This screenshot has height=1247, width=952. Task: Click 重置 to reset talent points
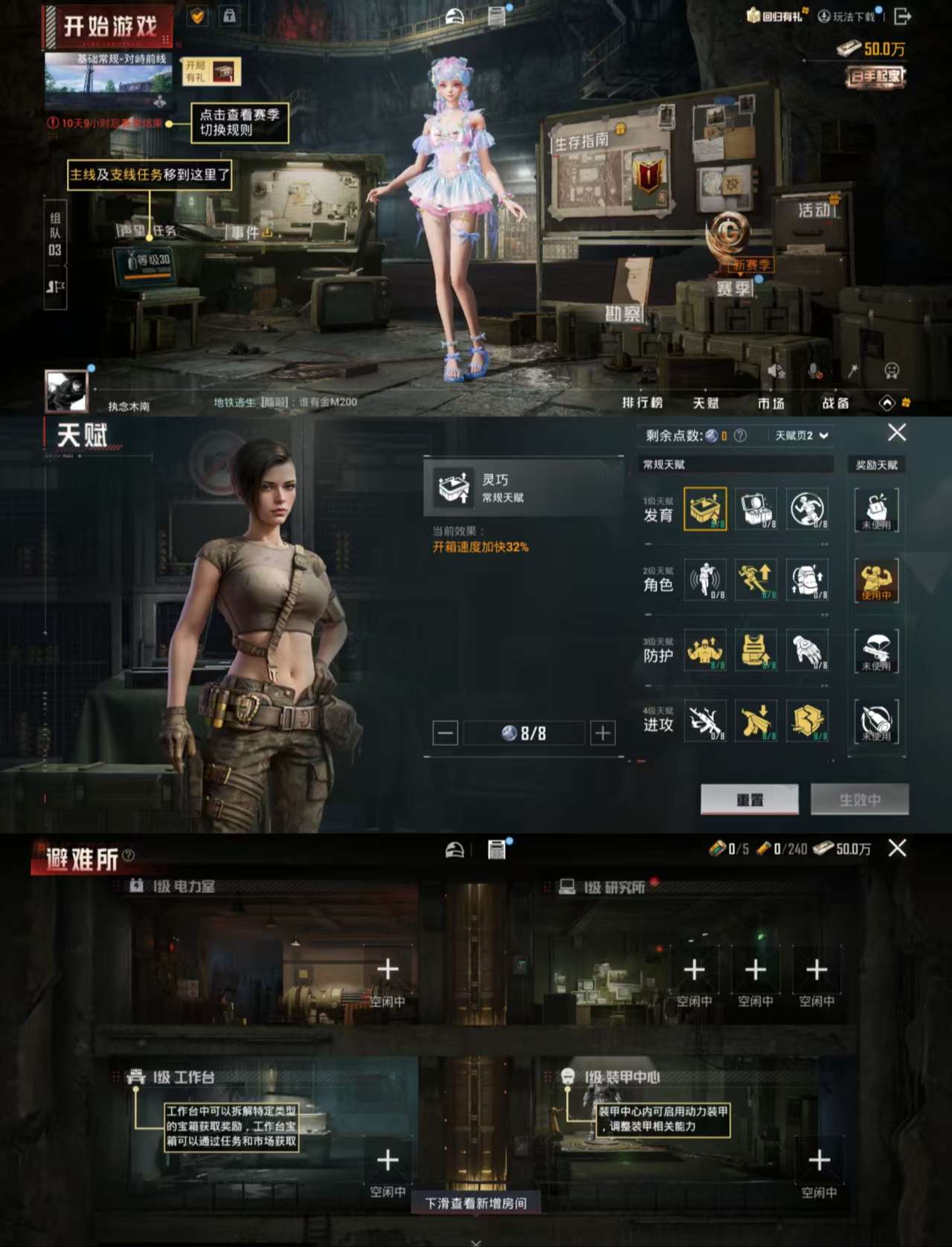(x=750, y=799)
